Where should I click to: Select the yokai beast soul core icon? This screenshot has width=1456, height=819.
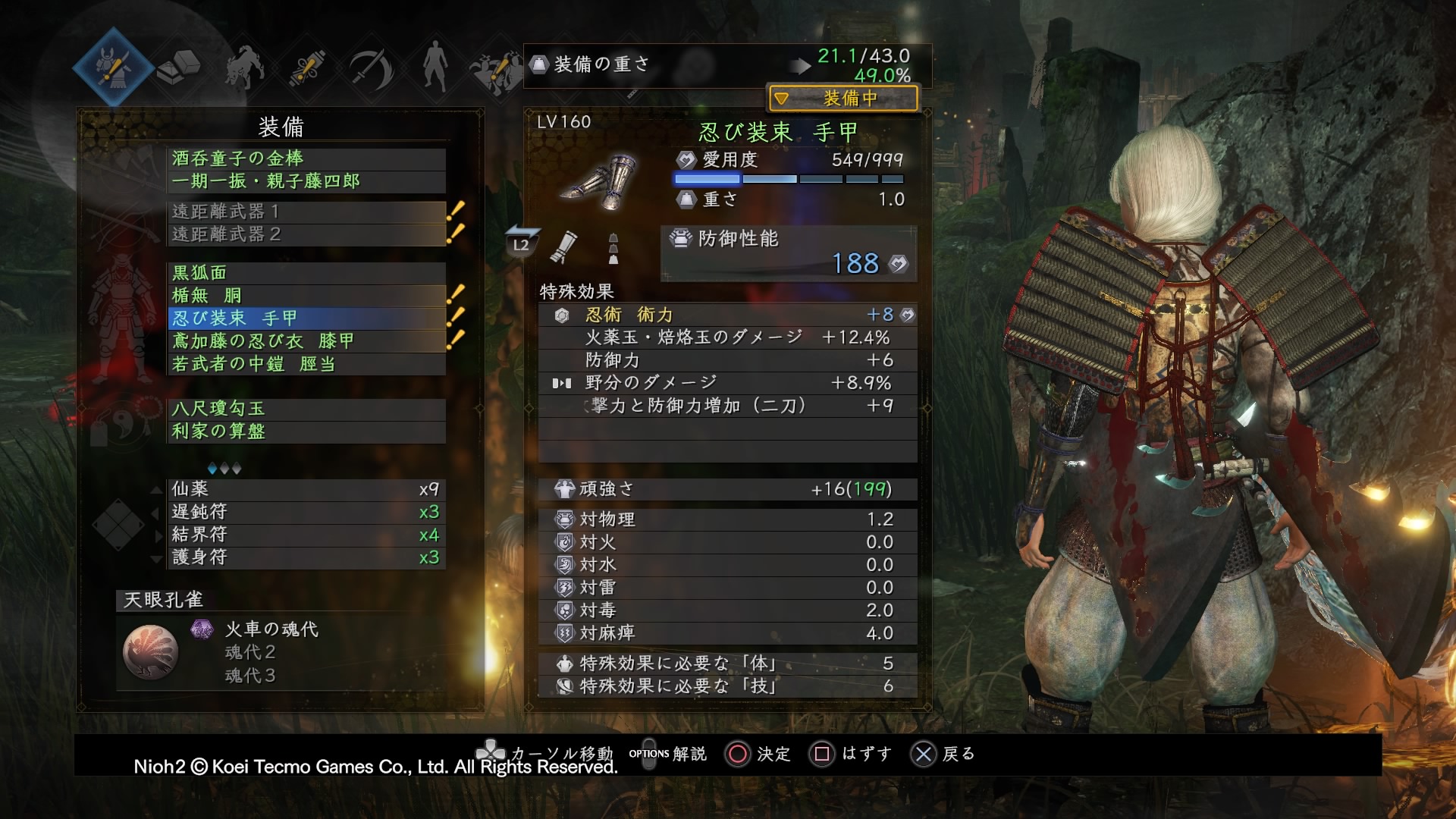coord(243,67)
